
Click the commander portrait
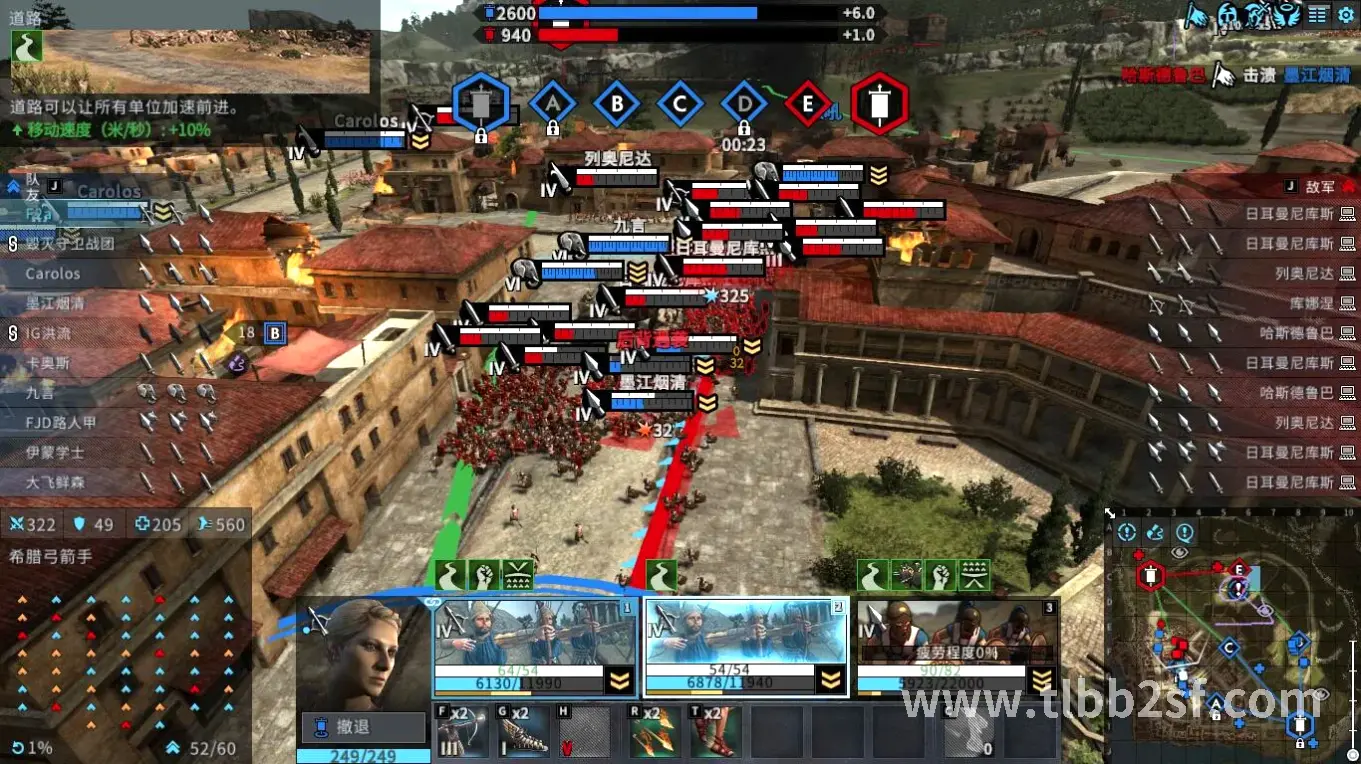[x=362, y=653]
